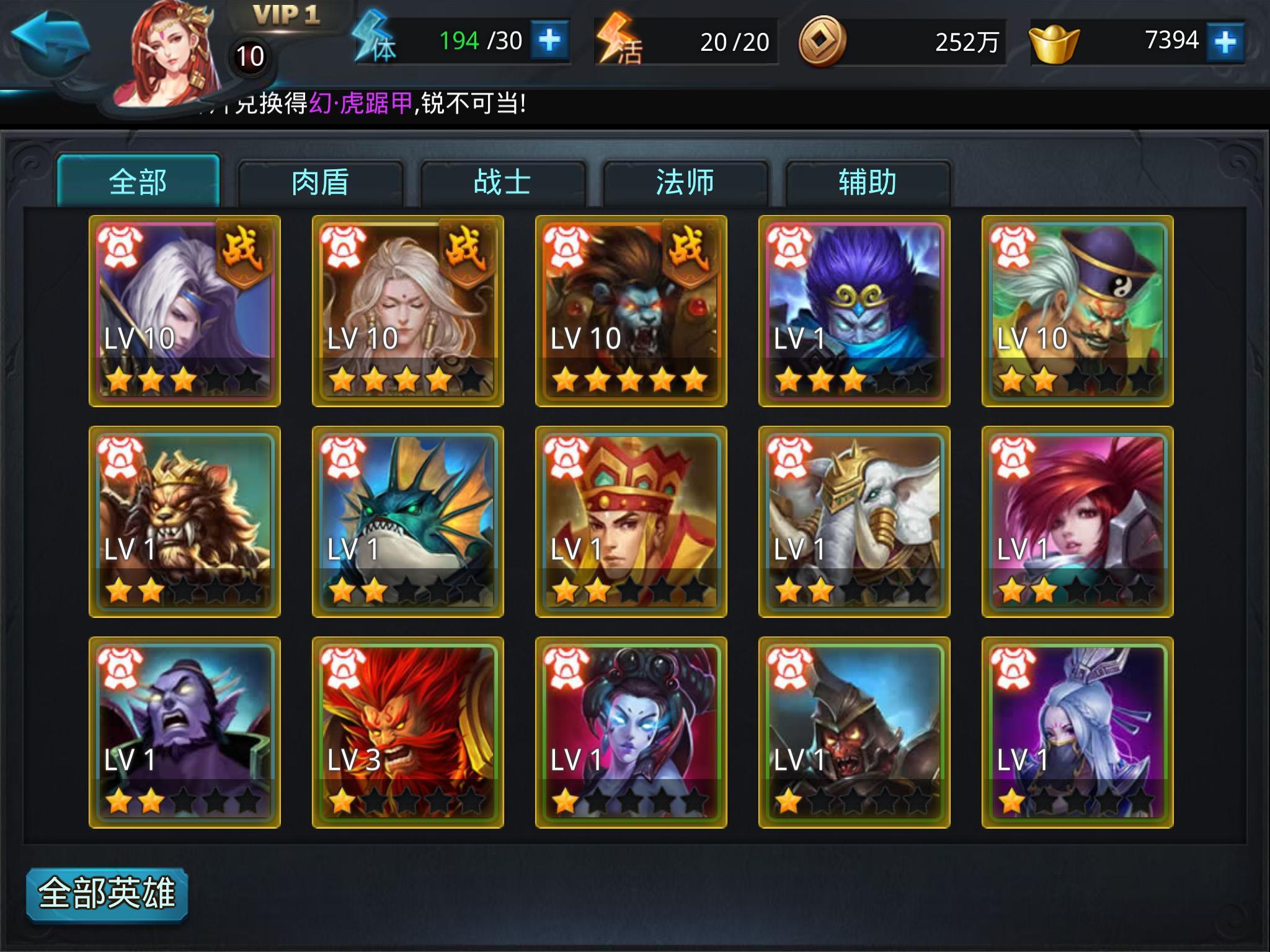
Task: Add stamina with the plus button
Action: [x=549, y=41]
